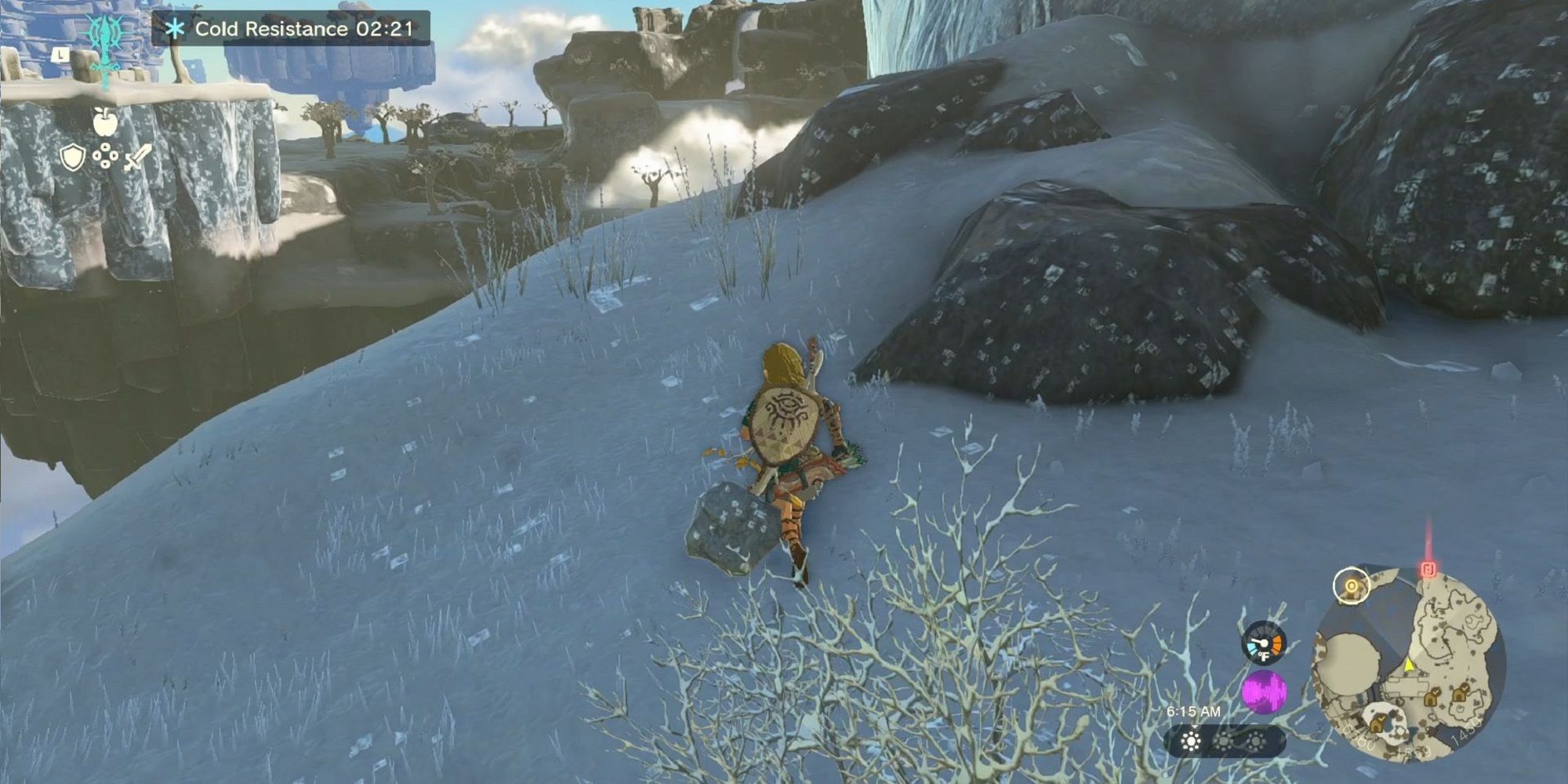Click the purple noise meter icon
Image resolution: width=1568 pixels, height=784 pixels.
coord(1265,691)
